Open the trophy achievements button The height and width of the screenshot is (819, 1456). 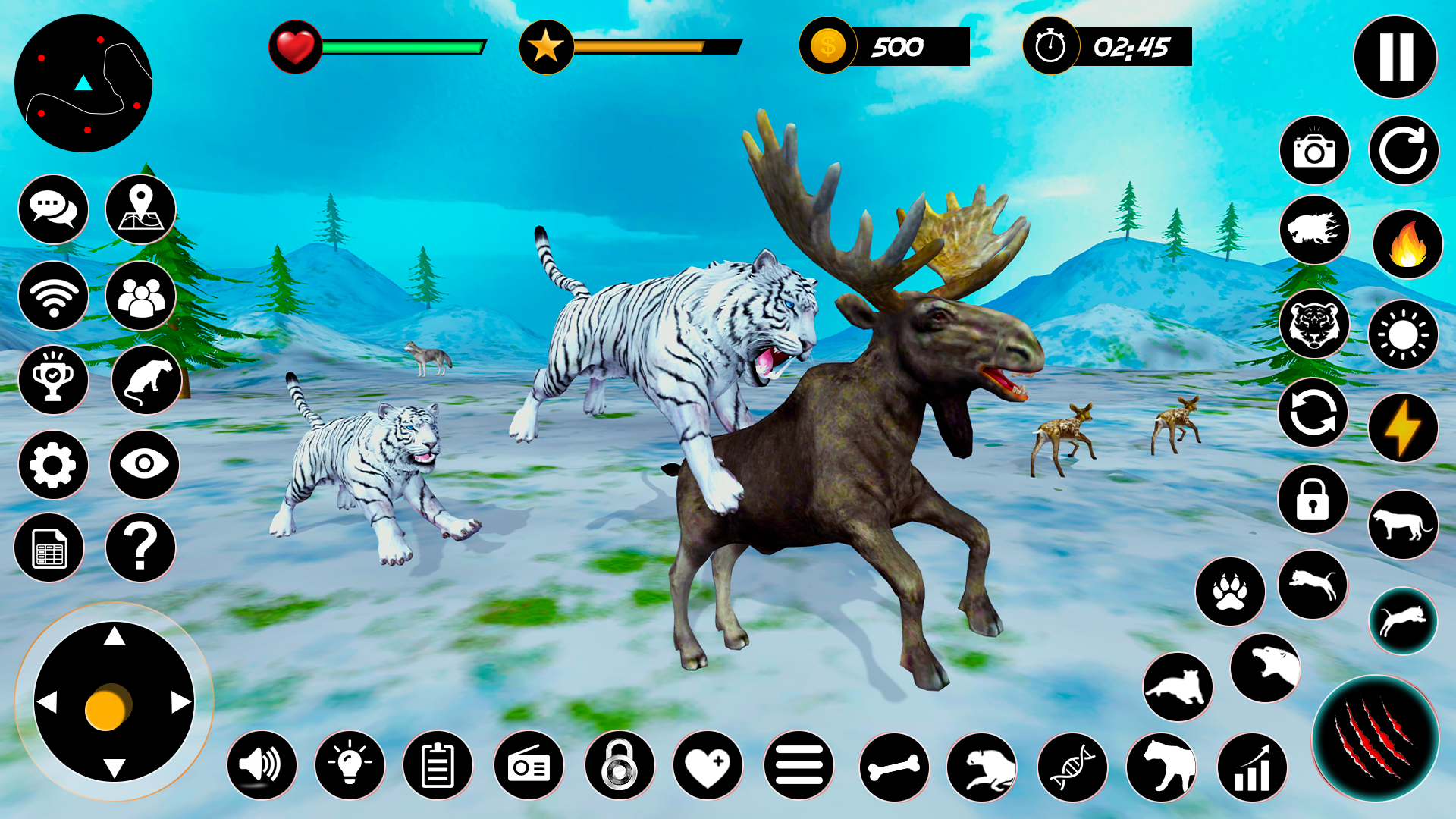[53, 380]
